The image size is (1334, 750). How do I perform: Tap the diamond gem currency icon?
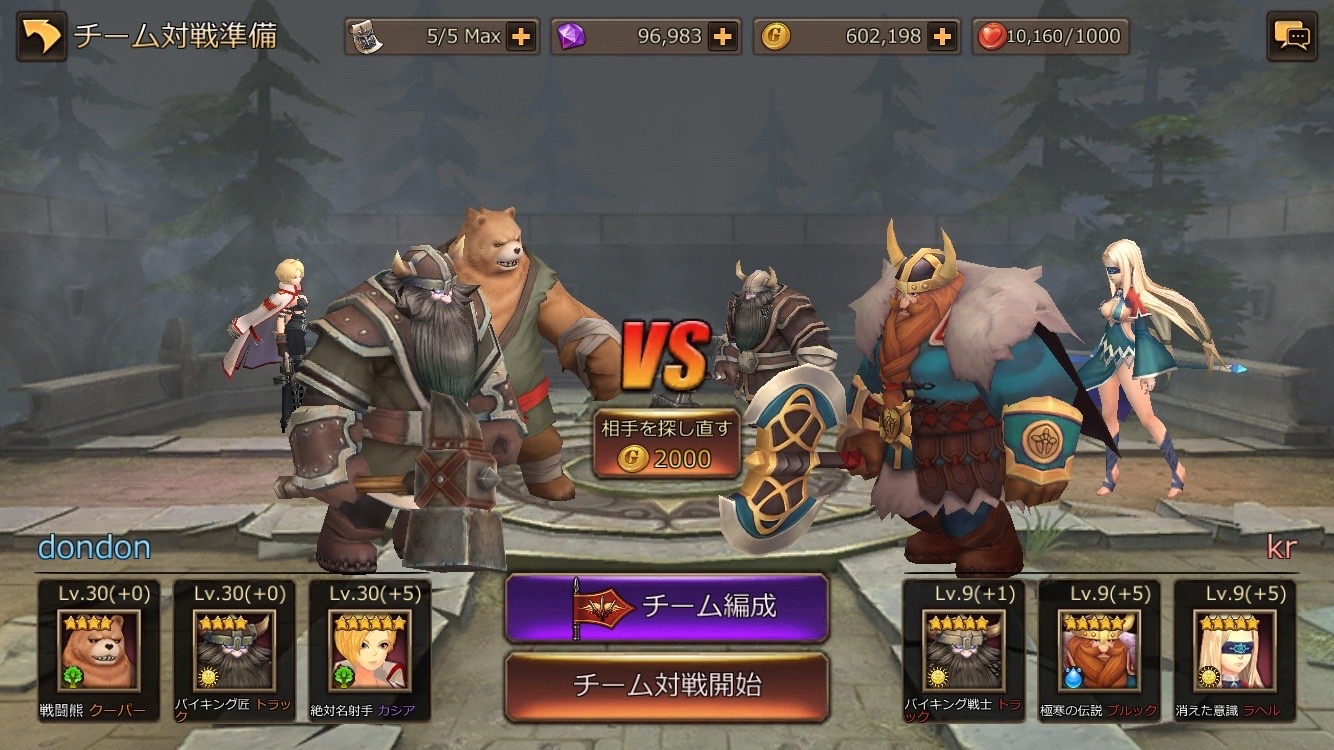tap(570, 35)
